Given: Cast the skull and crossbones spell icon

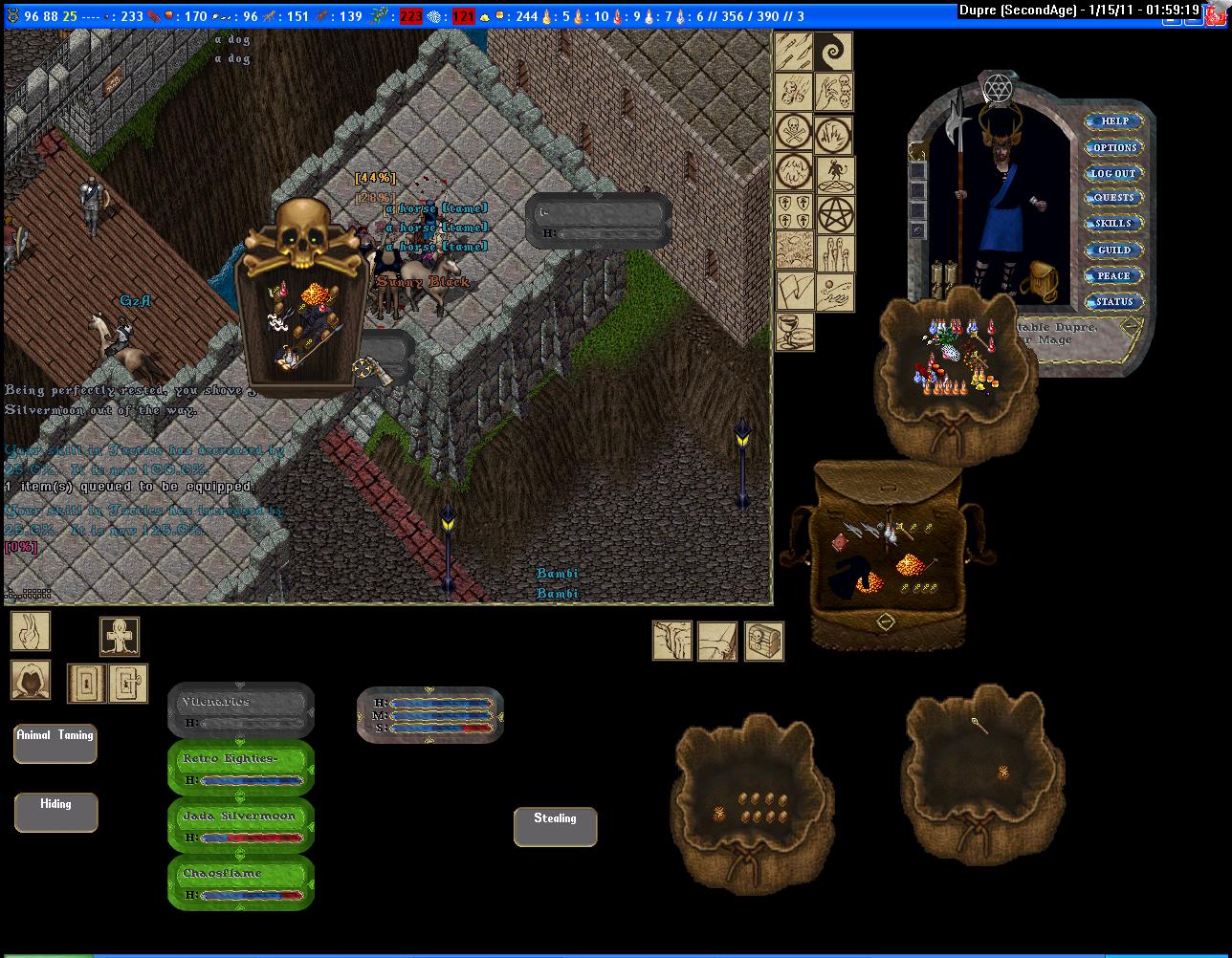Looking at the screenshot, I should [794, 132].
